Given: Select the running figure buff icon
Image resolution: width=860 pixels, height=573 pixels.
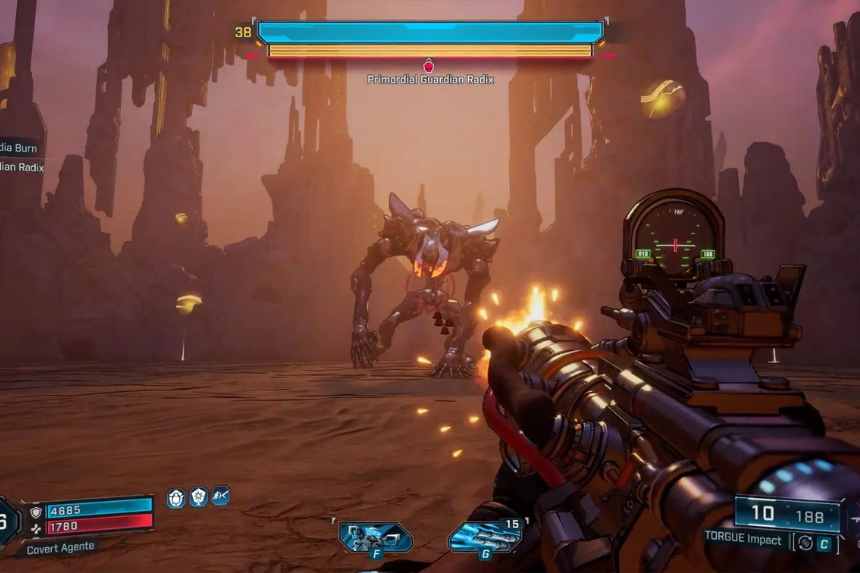Looking at the screenshot, I should [220, 496].
